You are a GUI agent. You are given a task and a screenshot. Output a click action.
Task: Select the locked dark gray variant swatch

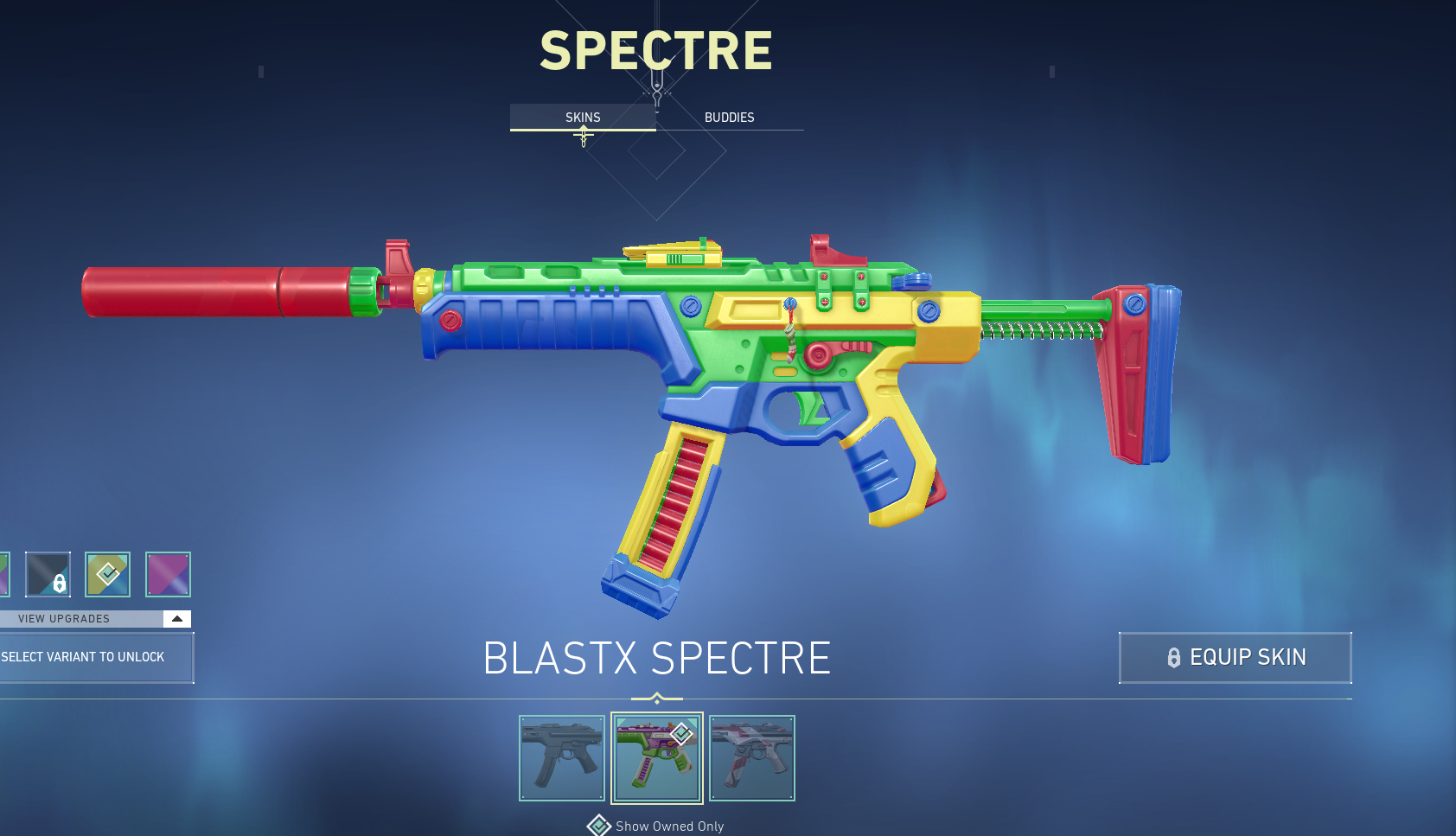click(x=48, y=574)
